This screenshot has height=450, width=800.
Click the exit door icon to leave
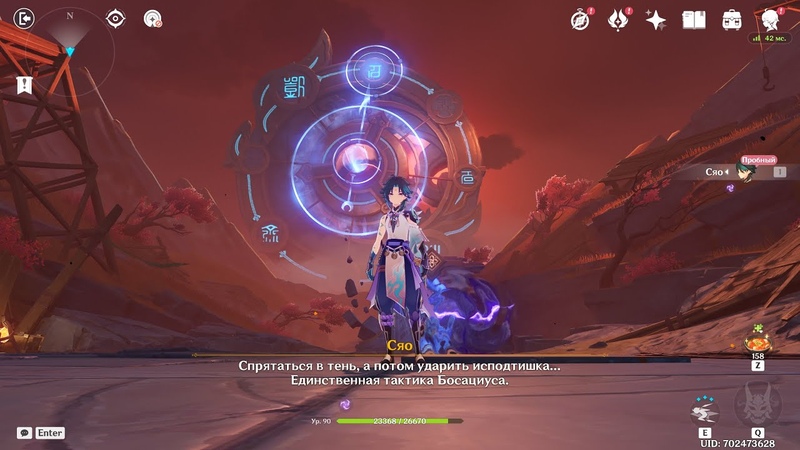click(x=25, y=18)
